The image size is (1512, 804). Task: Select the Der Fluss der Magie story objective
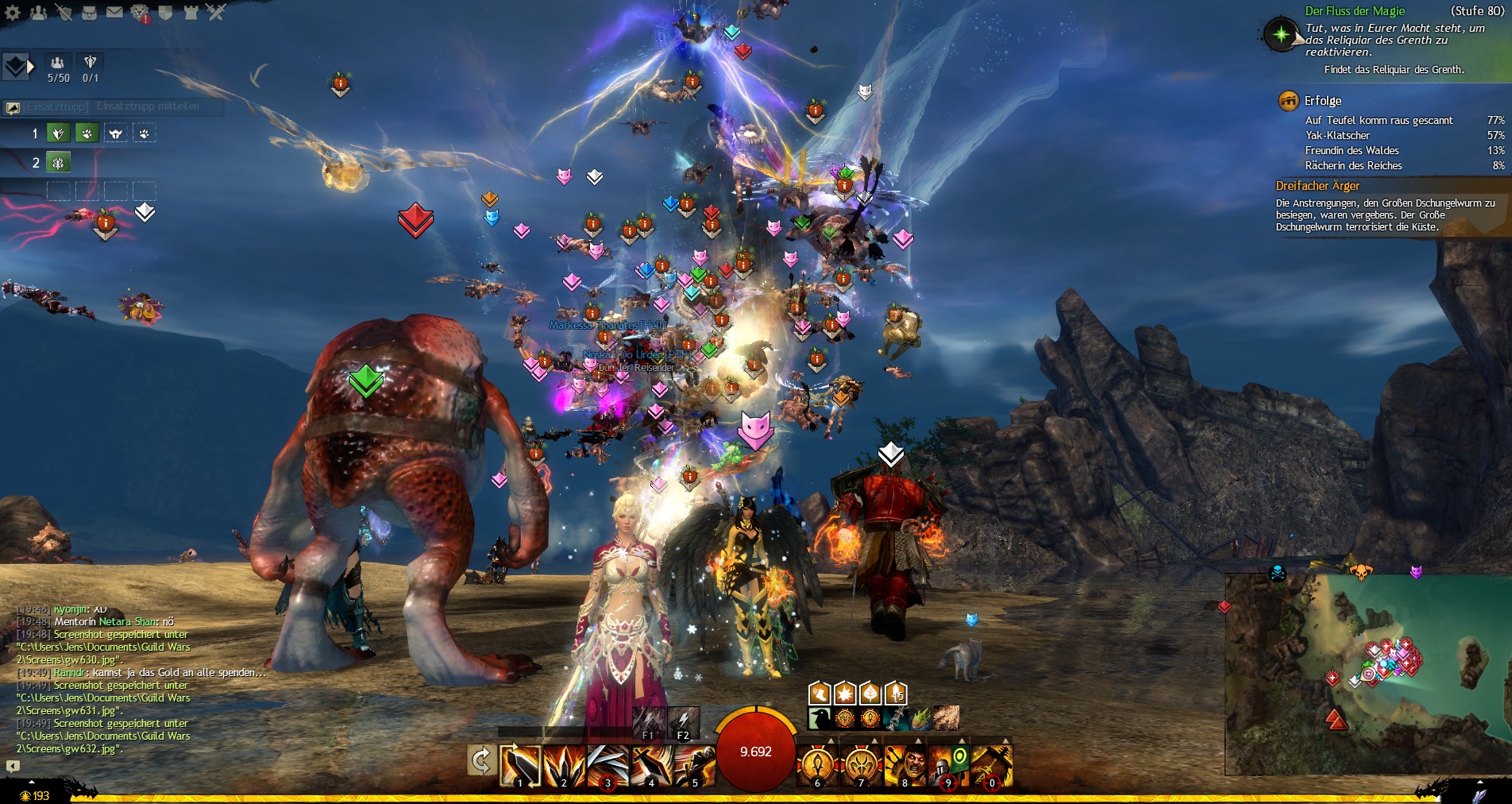pos(1355,11)
